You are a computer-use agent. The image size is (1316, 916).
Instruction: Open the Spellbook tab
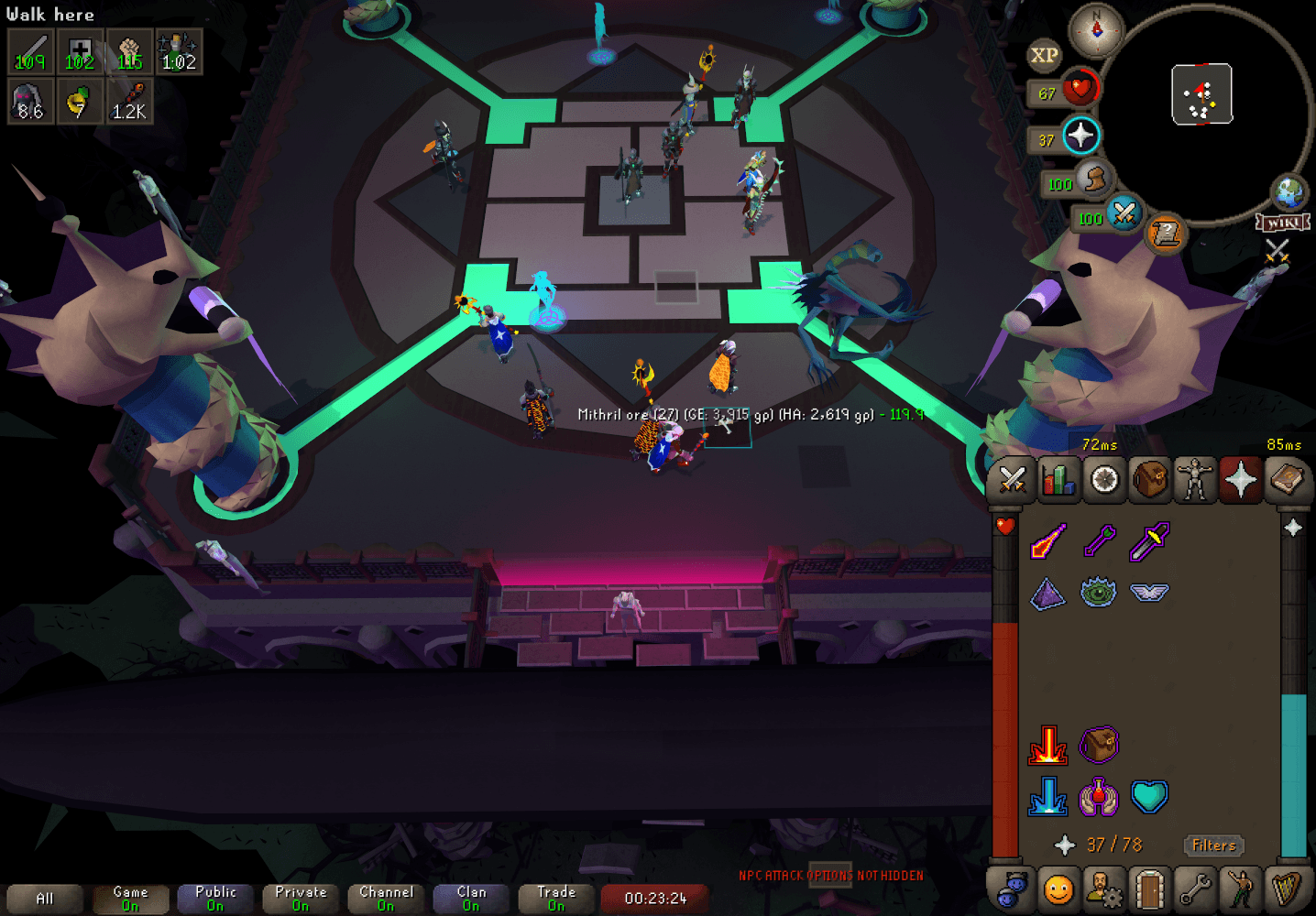tap(1288, 479)
